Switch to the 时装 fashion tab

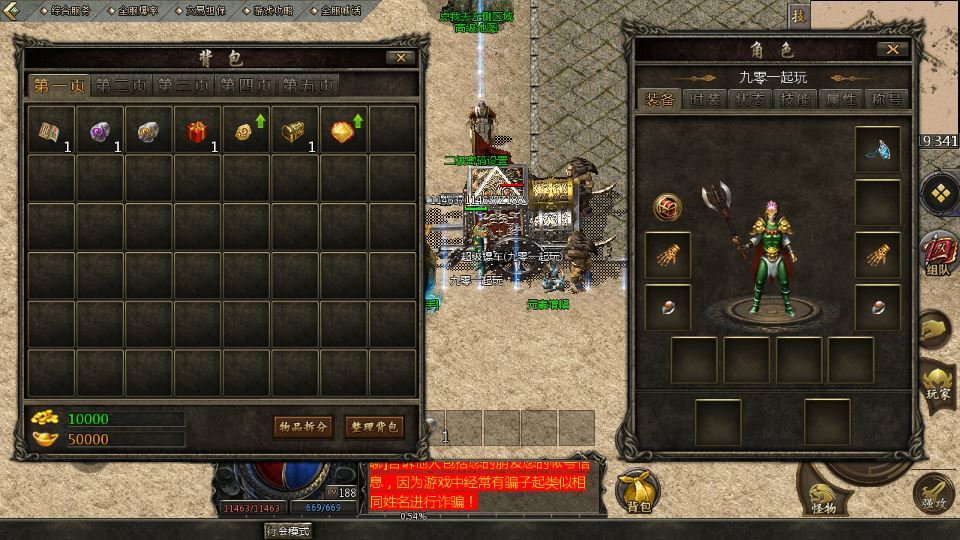click(x=705, y=99)
